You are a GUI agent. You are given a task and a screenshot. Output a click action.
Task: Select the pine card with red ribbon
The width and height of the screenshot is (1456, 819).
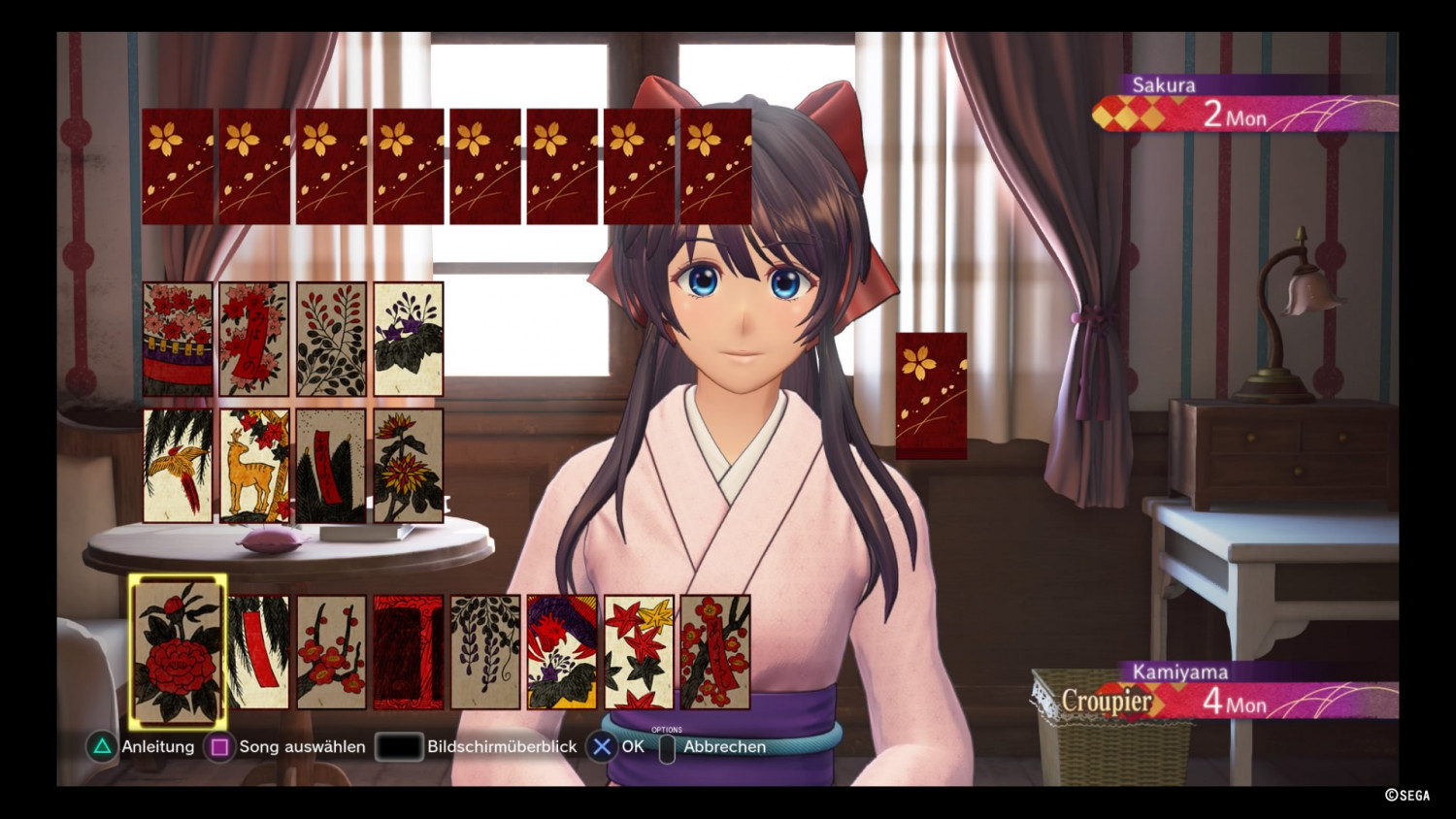point(331,466)
